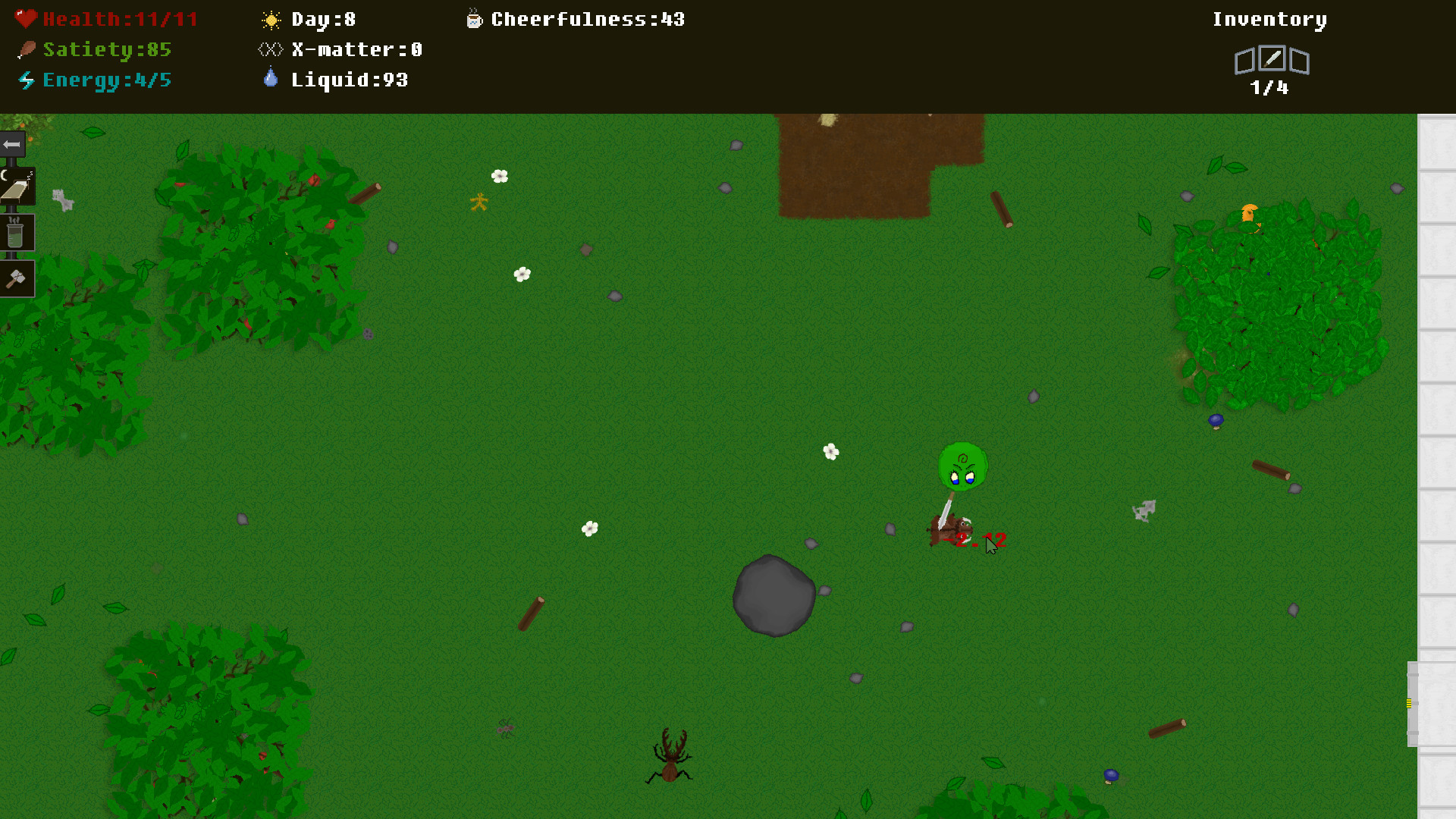Select the crafting hammer icon on the sidebar
The height and width of the screenshot is (819, 1456).
click(17, 278)
